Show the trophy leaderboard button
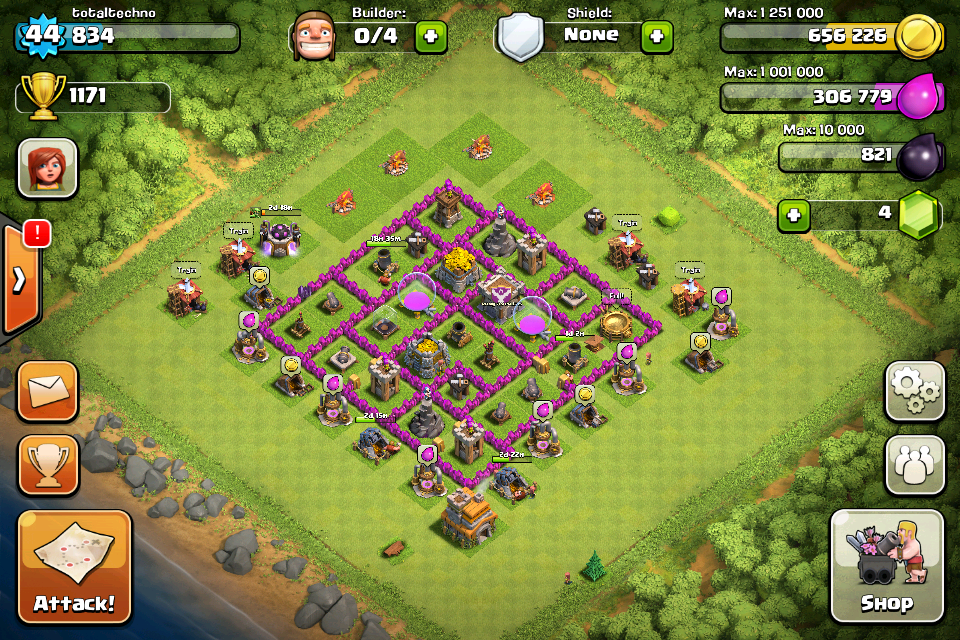960x640 pixels. [48, 465]
